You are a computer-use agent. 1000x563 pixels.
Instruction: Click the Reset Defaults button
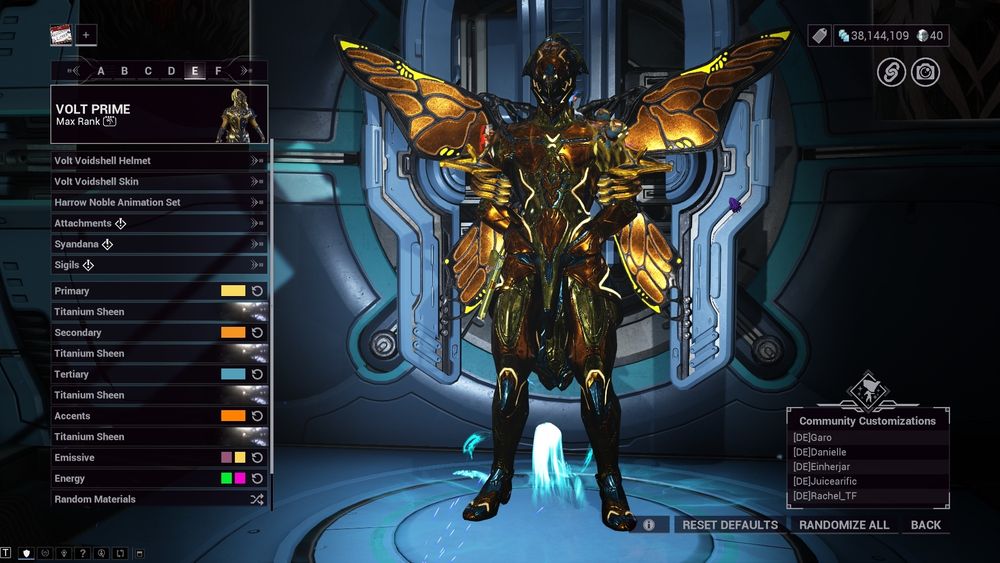[x=729, y=525]
